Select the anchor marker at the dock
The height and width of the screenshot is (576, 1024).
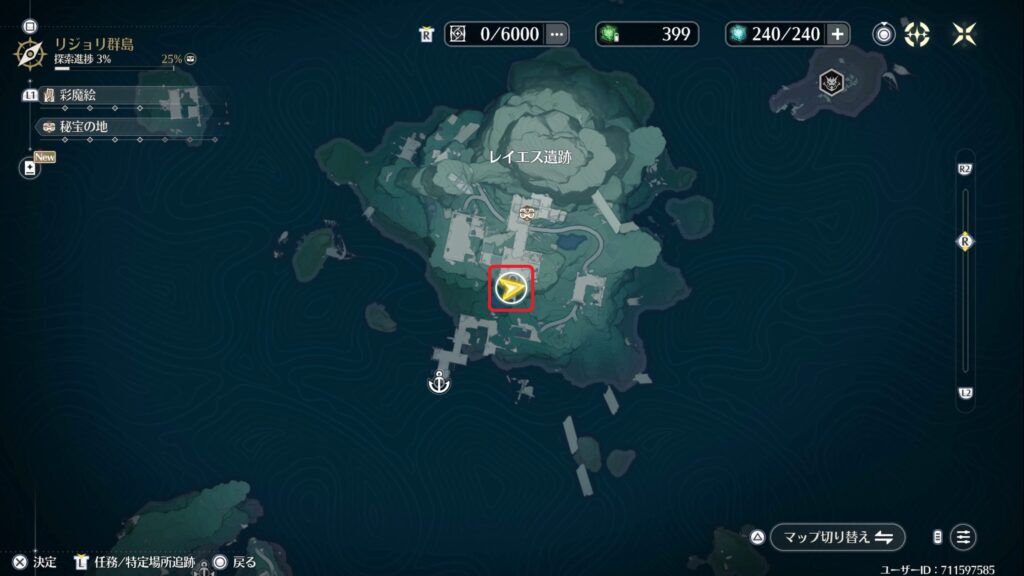tap(437, 382)
